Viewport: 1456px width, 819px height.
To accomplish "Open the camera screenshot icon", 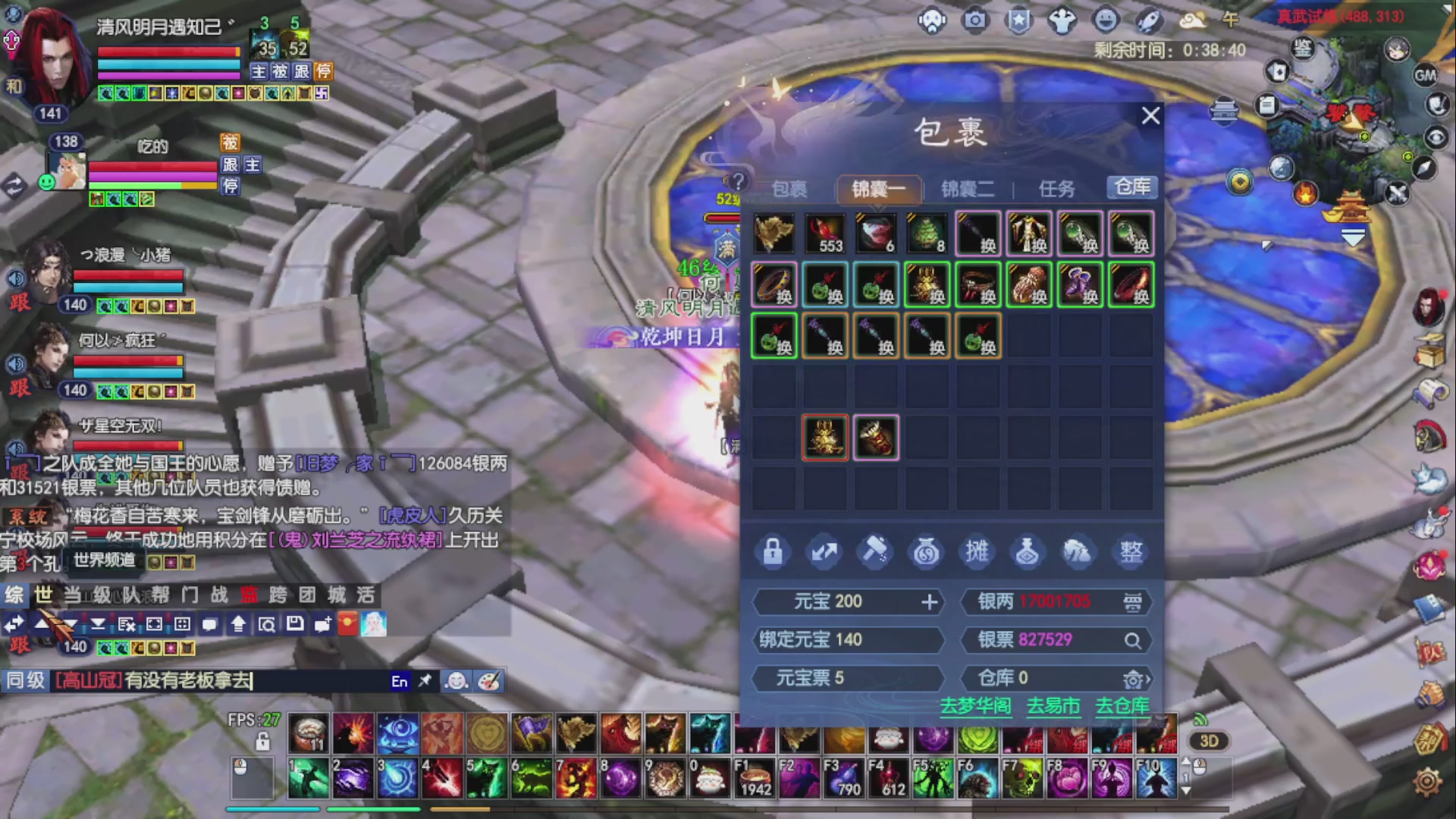I will [975, 20].
